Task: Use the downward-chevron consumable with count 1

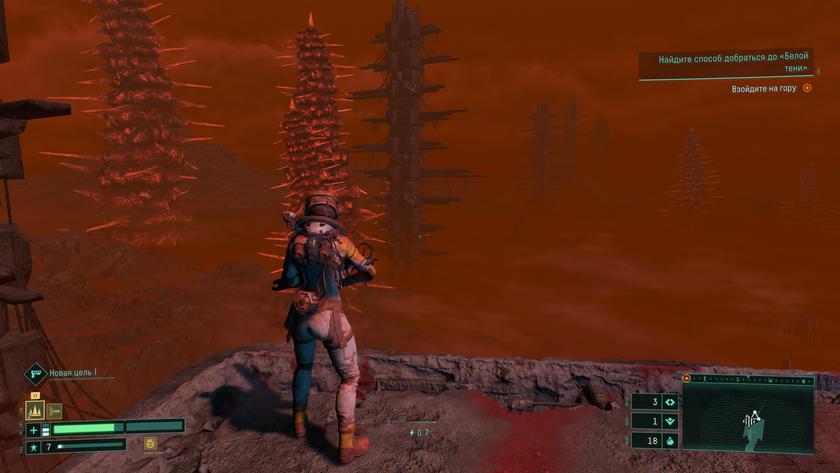Action: point(669,421)
